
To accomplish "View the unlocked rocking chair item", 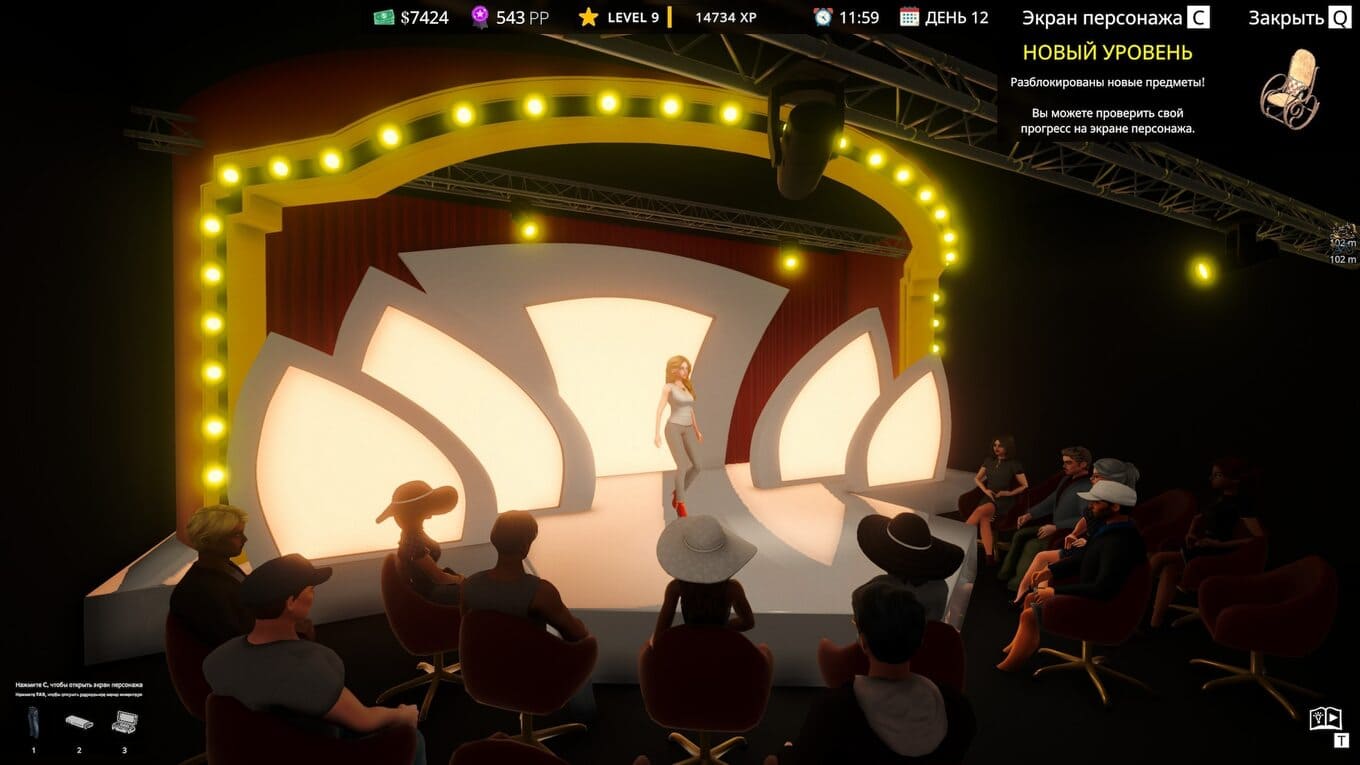I will tap(1289, 88).
